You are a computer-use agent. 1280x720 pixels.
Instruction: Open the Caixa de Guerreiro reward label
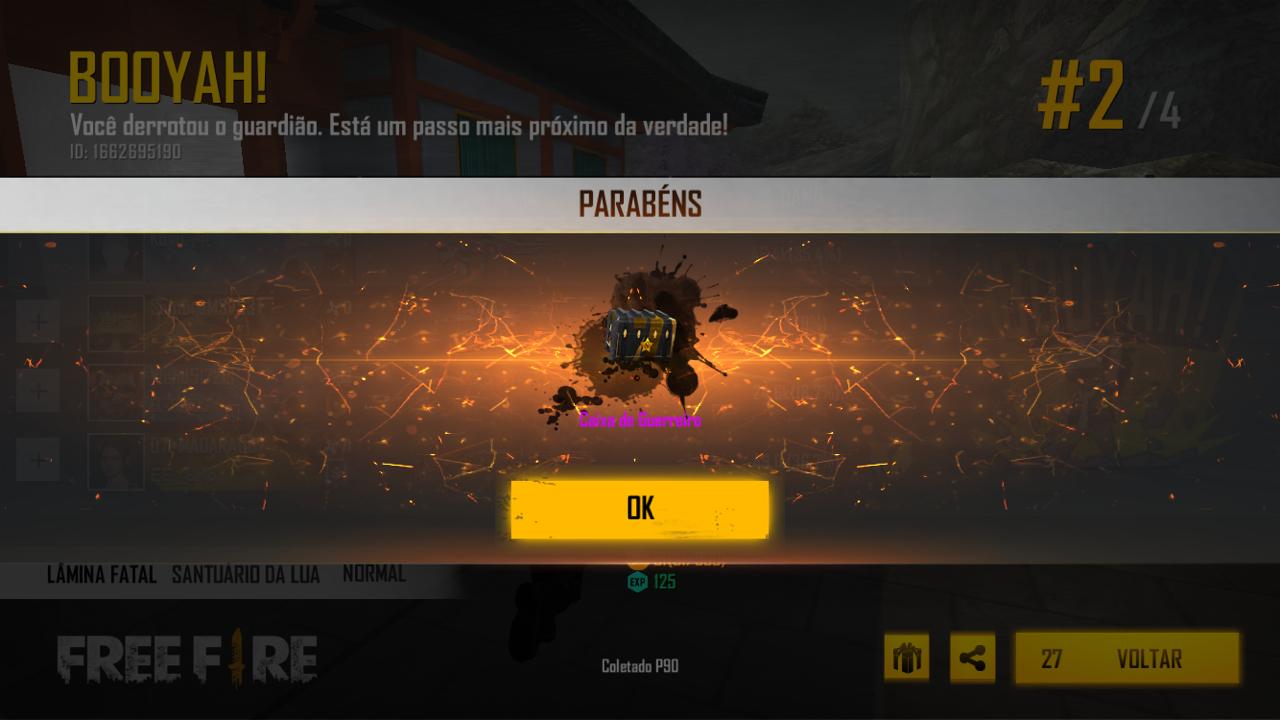640,420
